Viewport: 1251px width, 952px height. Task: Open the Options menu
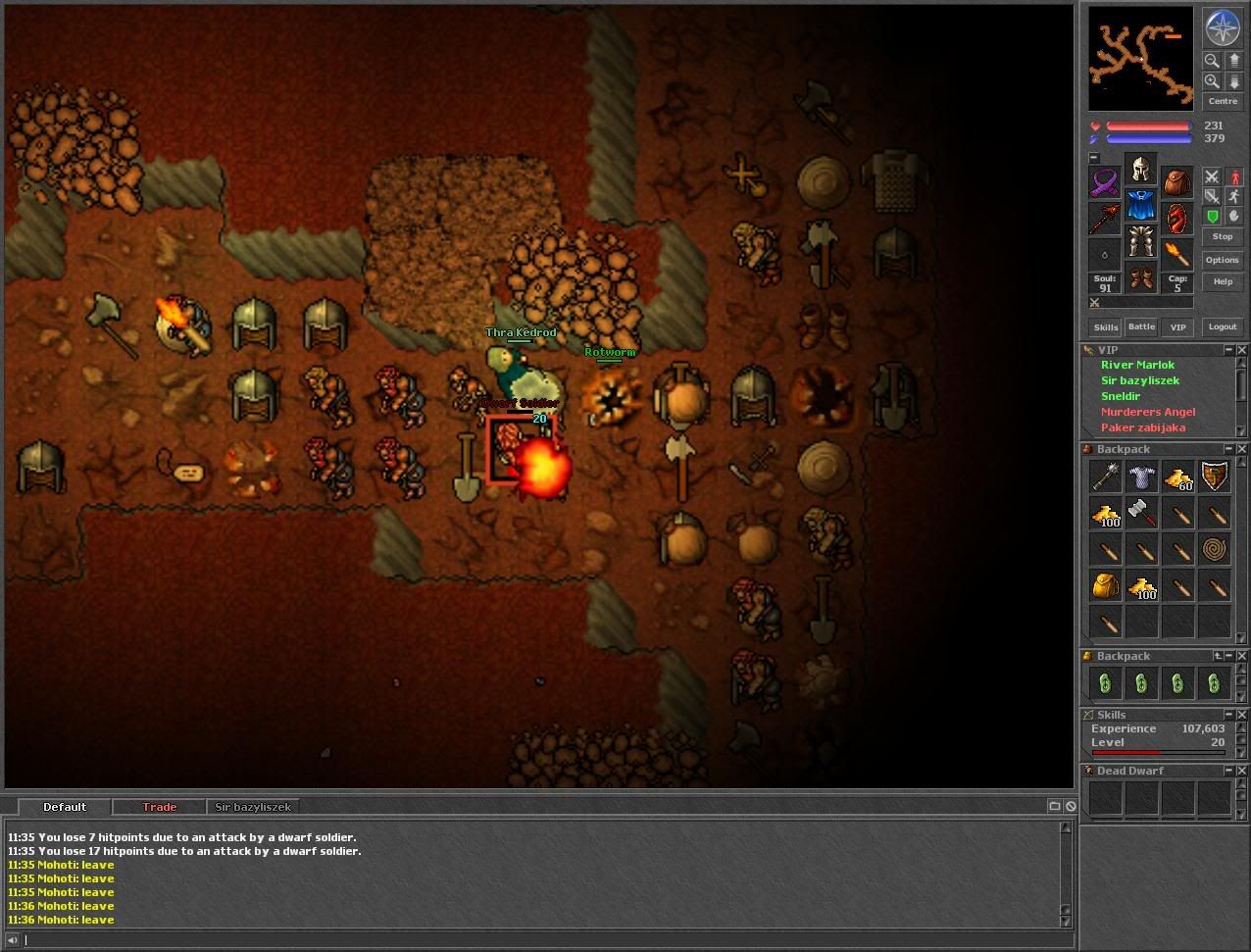tap(1222, 260)
